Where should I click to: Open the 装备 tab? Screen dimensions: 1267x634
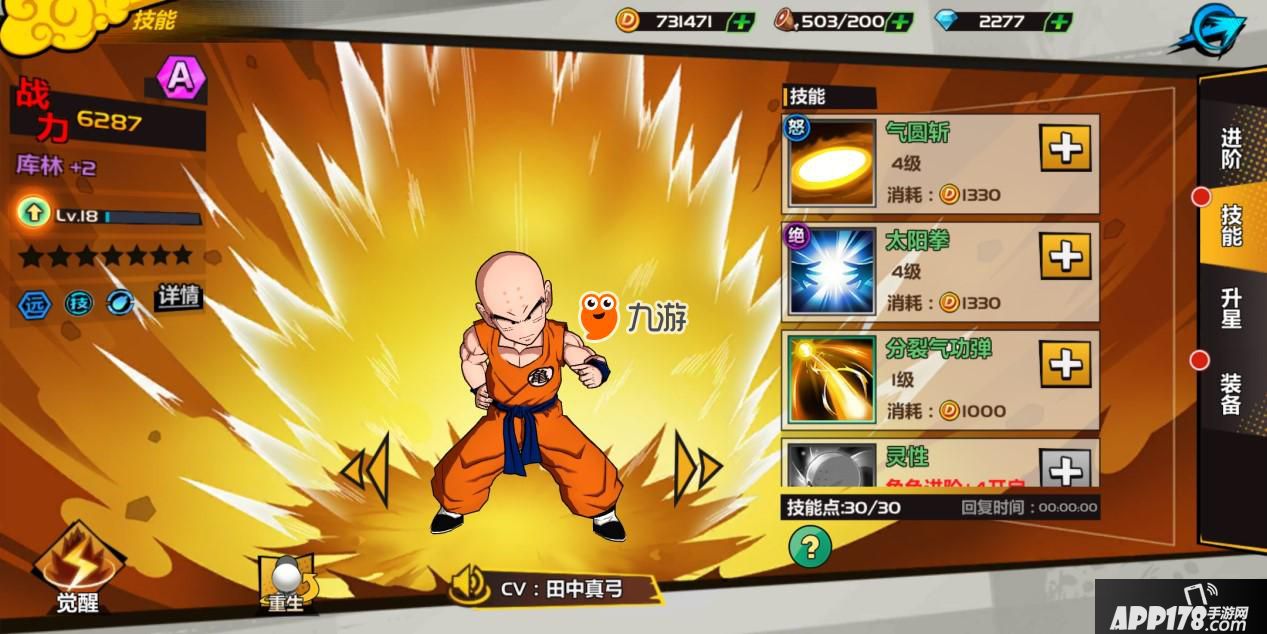(1231, 393)
